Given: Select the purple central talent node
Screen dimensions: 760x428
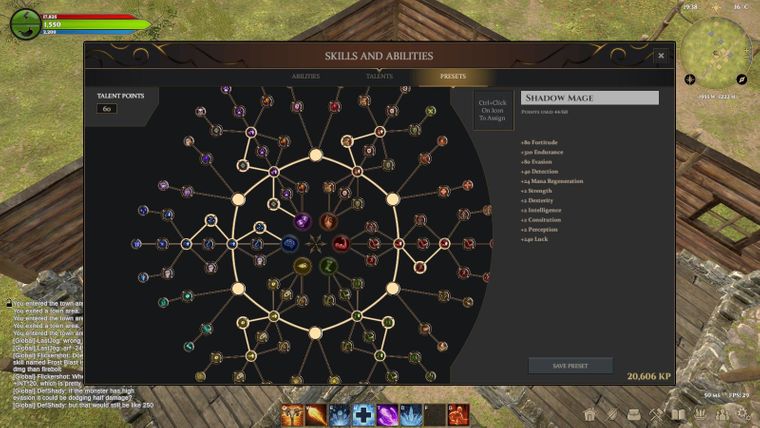Looking at the screenshot, I should pyautogui.click(x=302, y=221).
